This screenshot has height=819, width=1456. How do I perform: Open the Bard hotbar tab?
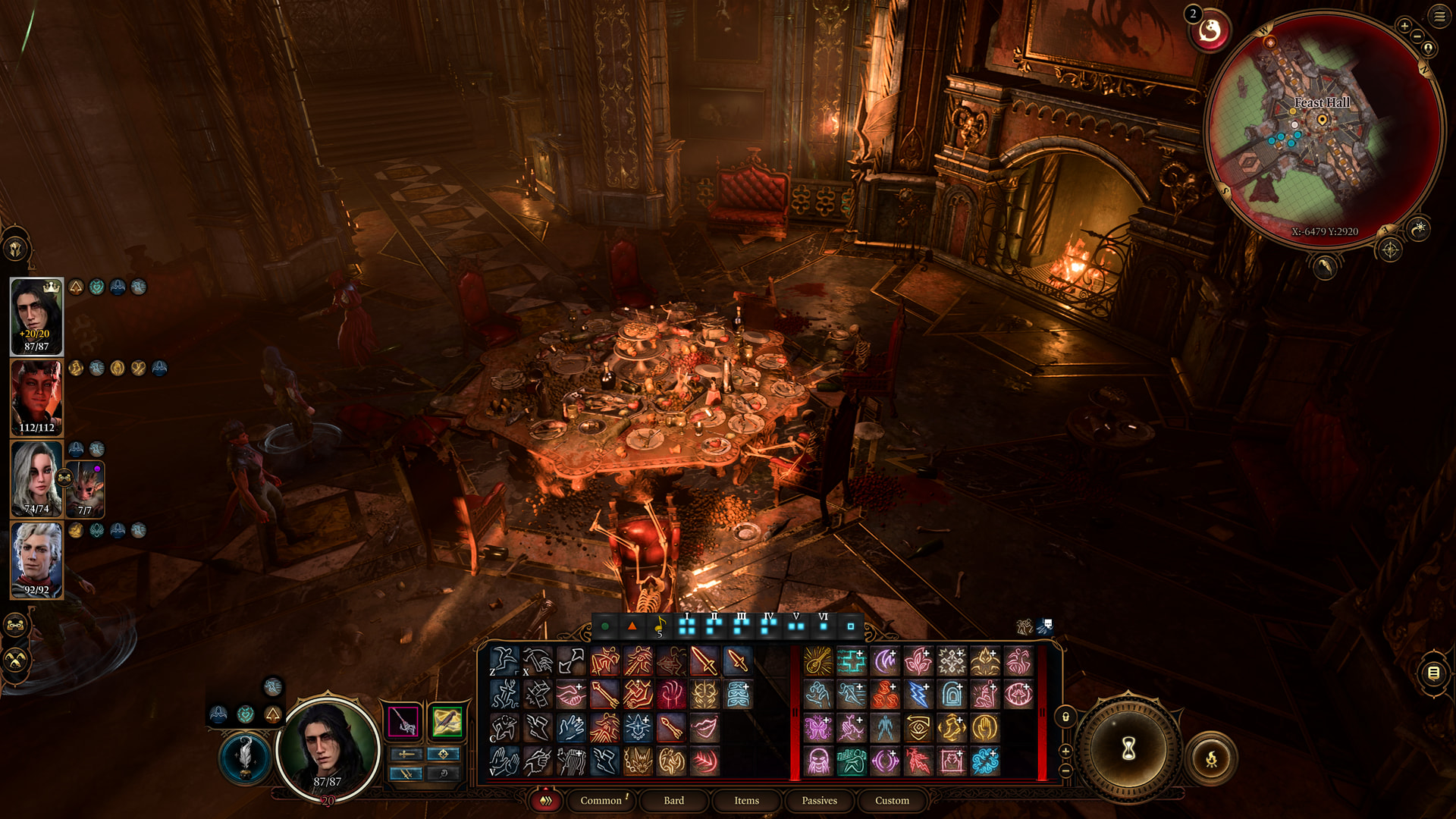coord(673,801)
